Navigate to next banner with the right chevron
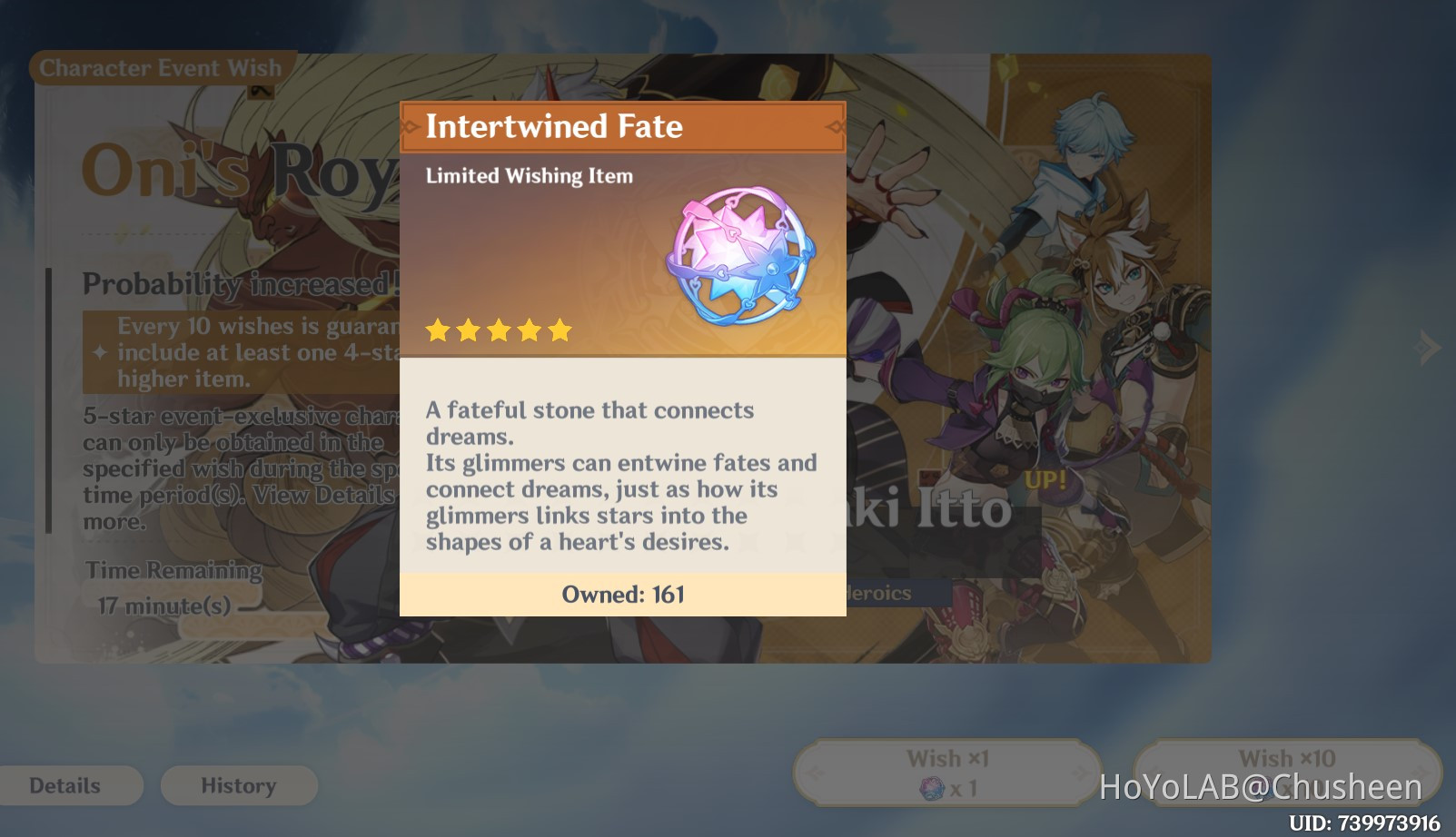1456x837 pixels. [1429, 348]
